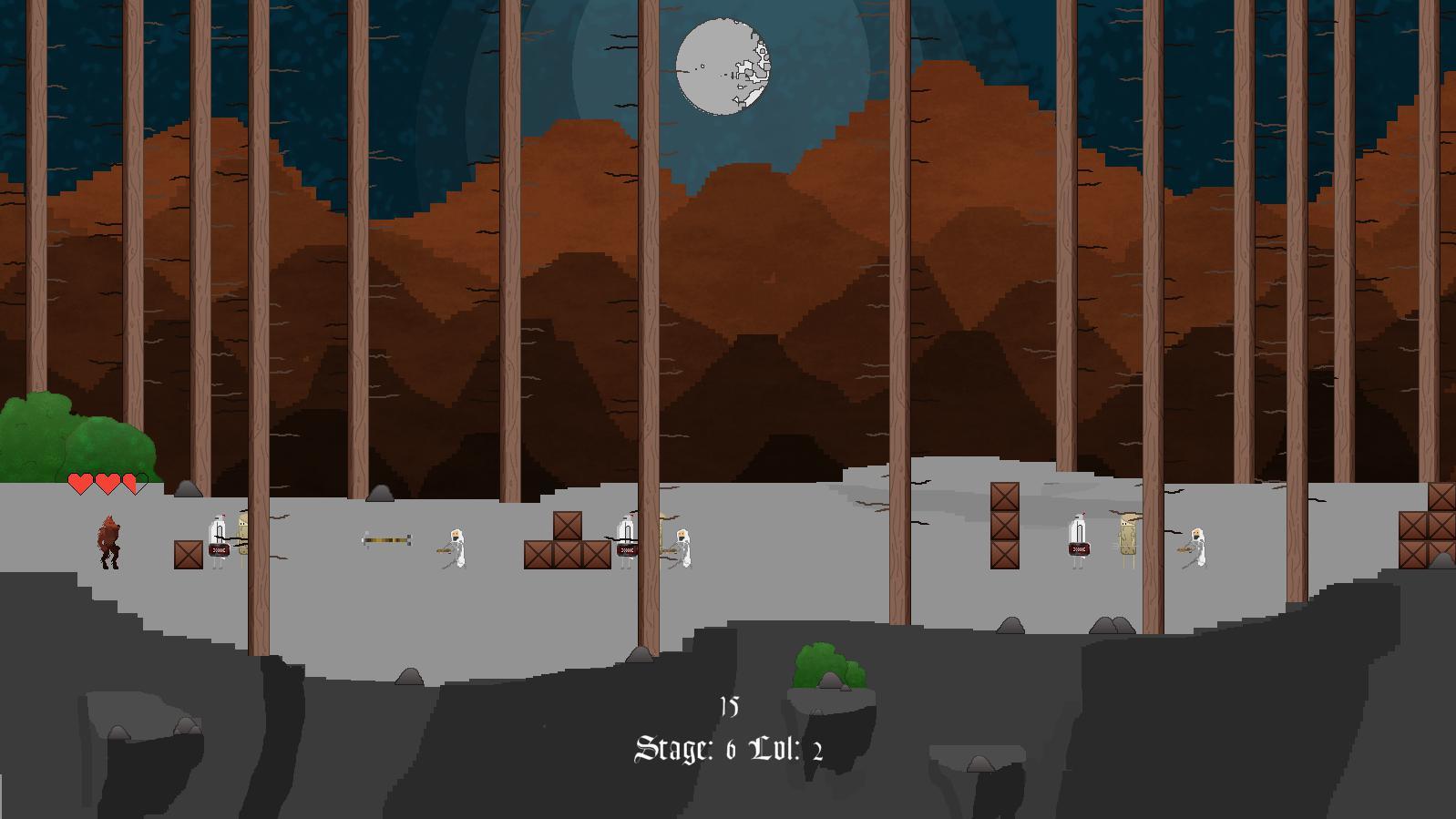Click the number 15 counter above the stage text

pyautogui.click(x=727, y=706)
